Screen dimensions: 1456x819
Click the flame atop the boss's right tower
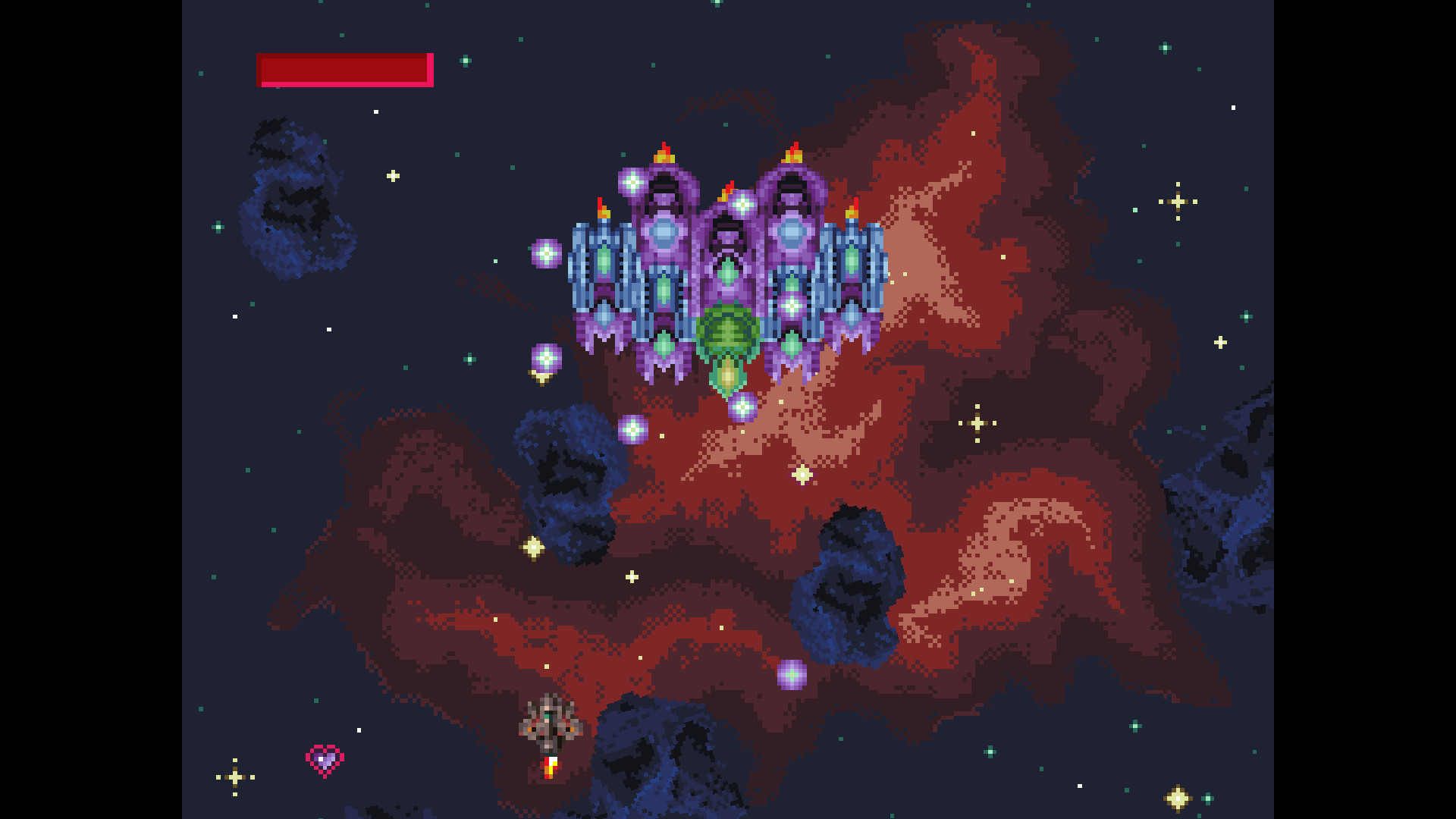[791, 152]
